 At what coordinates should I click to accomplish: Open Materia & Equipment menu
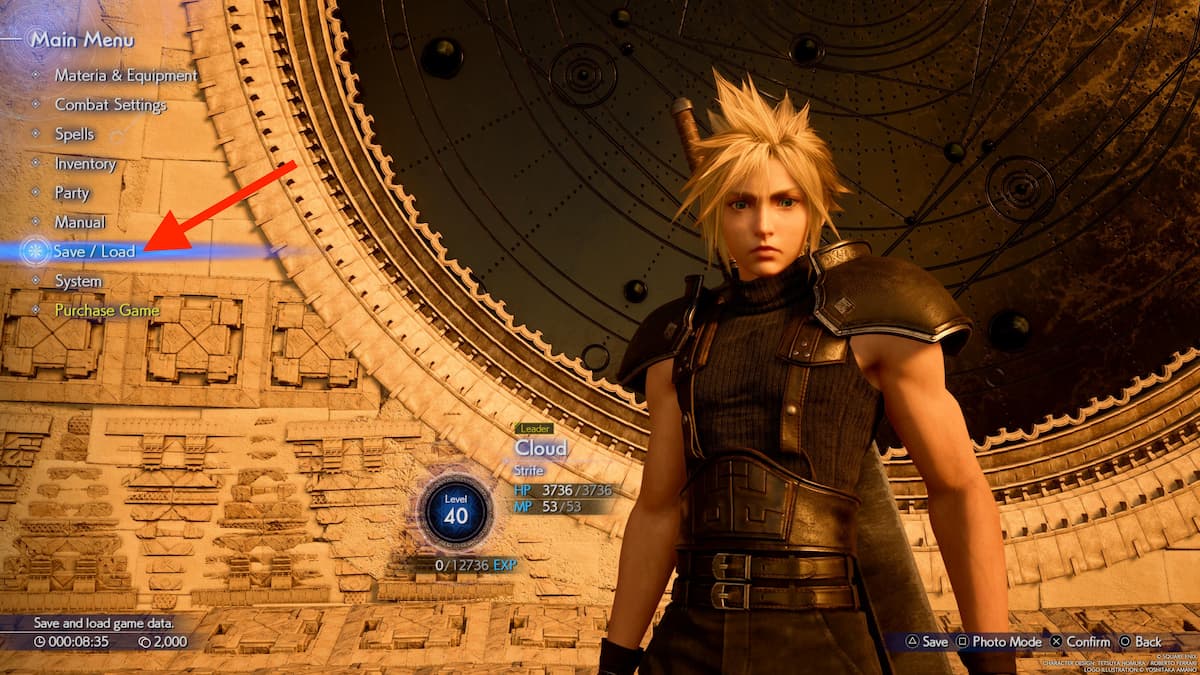(125, 75)
